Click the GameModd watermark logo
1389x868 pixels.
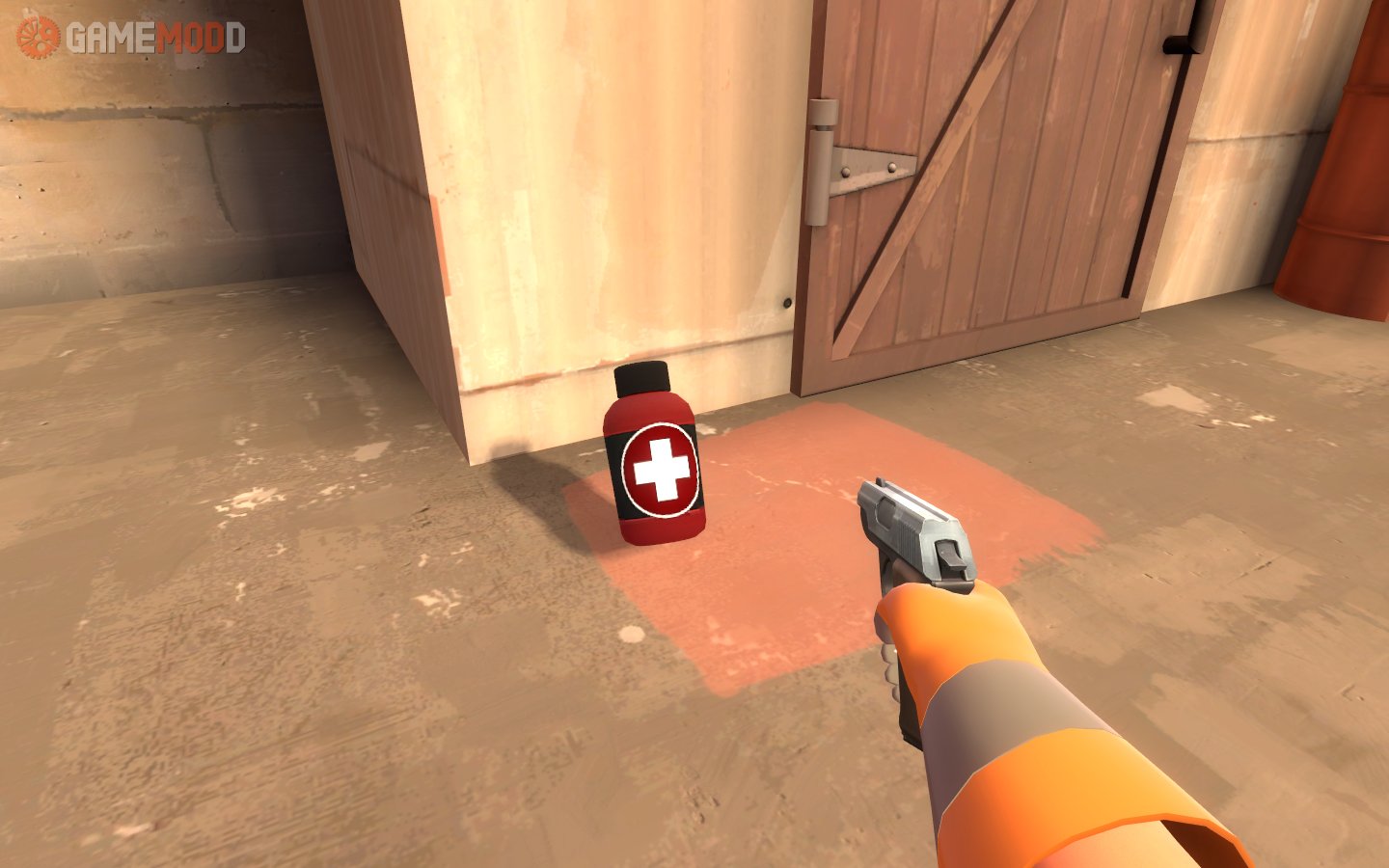pos(131,38)
